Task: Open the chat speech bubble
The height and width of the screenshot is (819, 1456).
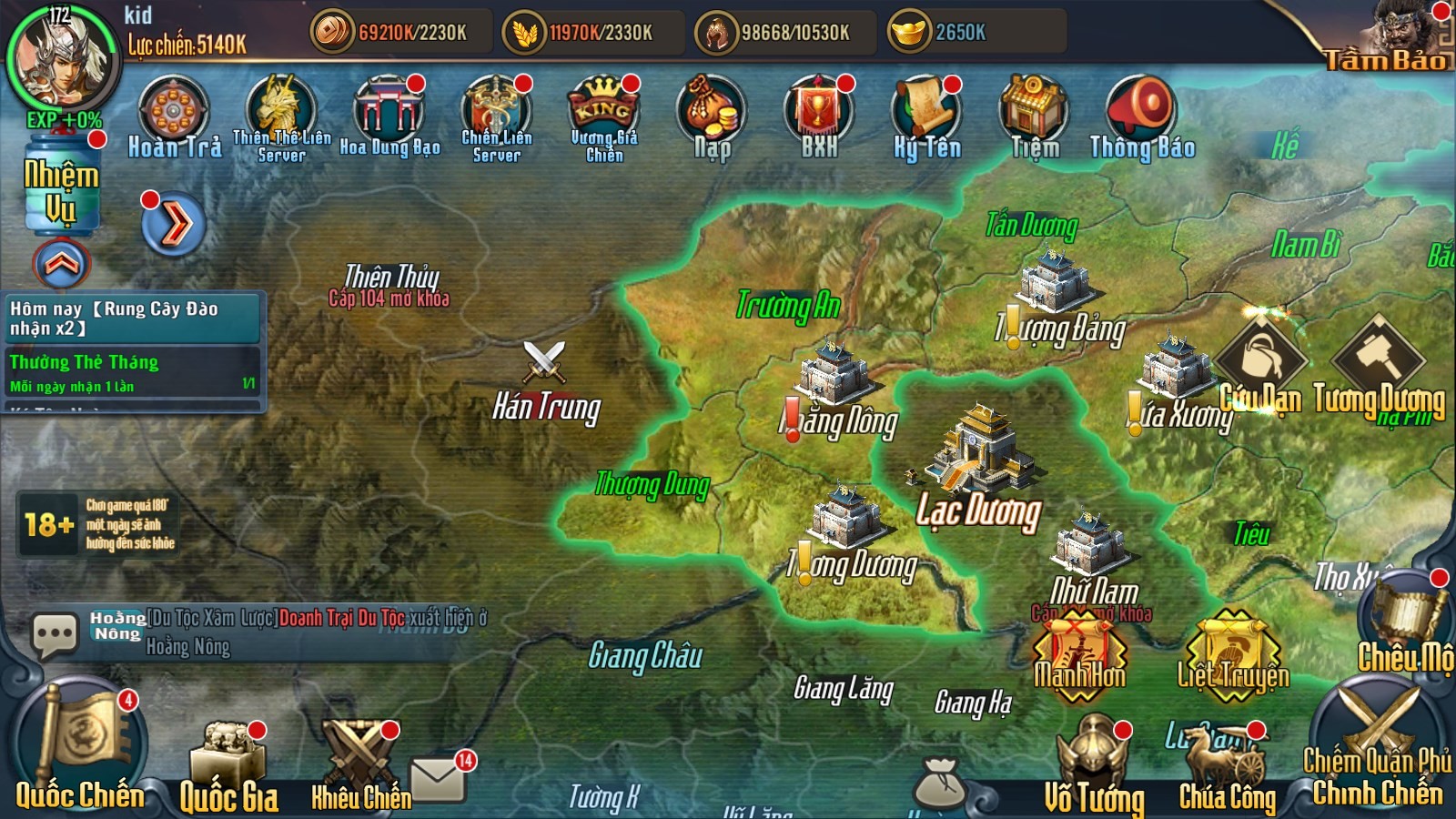Action: pos(55,633)
